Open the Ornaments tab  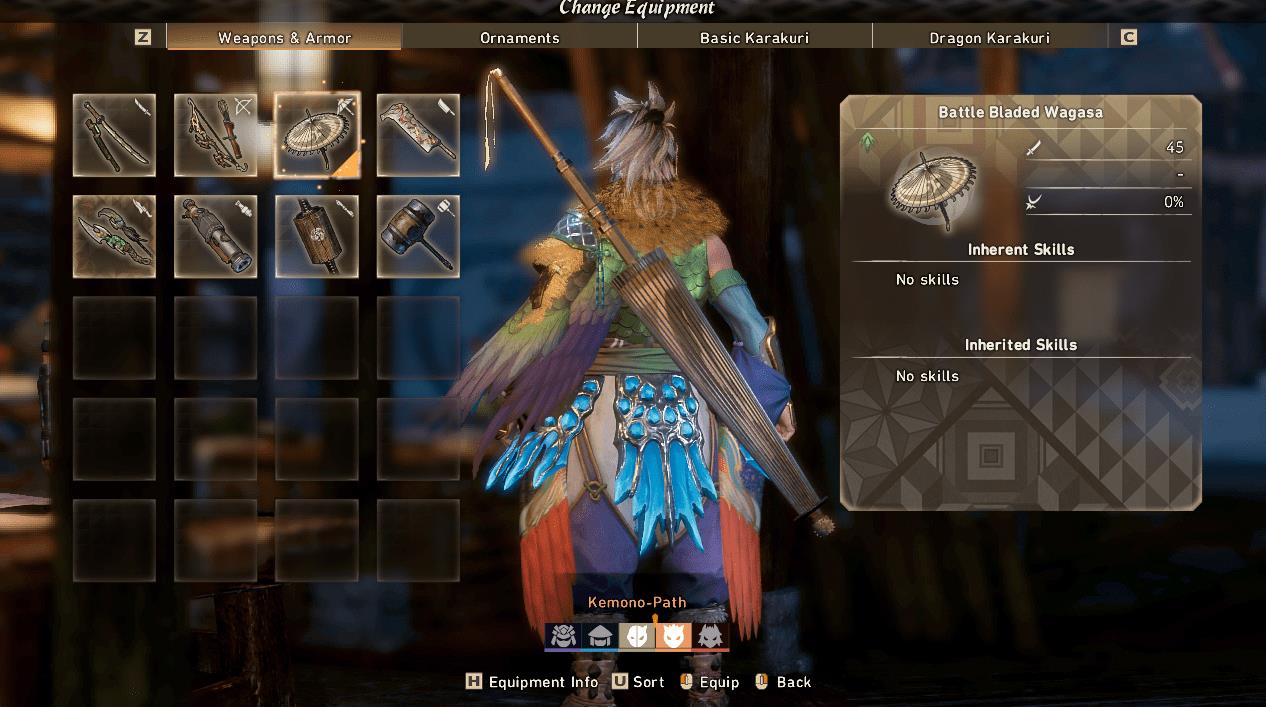[x=519, y=38]
